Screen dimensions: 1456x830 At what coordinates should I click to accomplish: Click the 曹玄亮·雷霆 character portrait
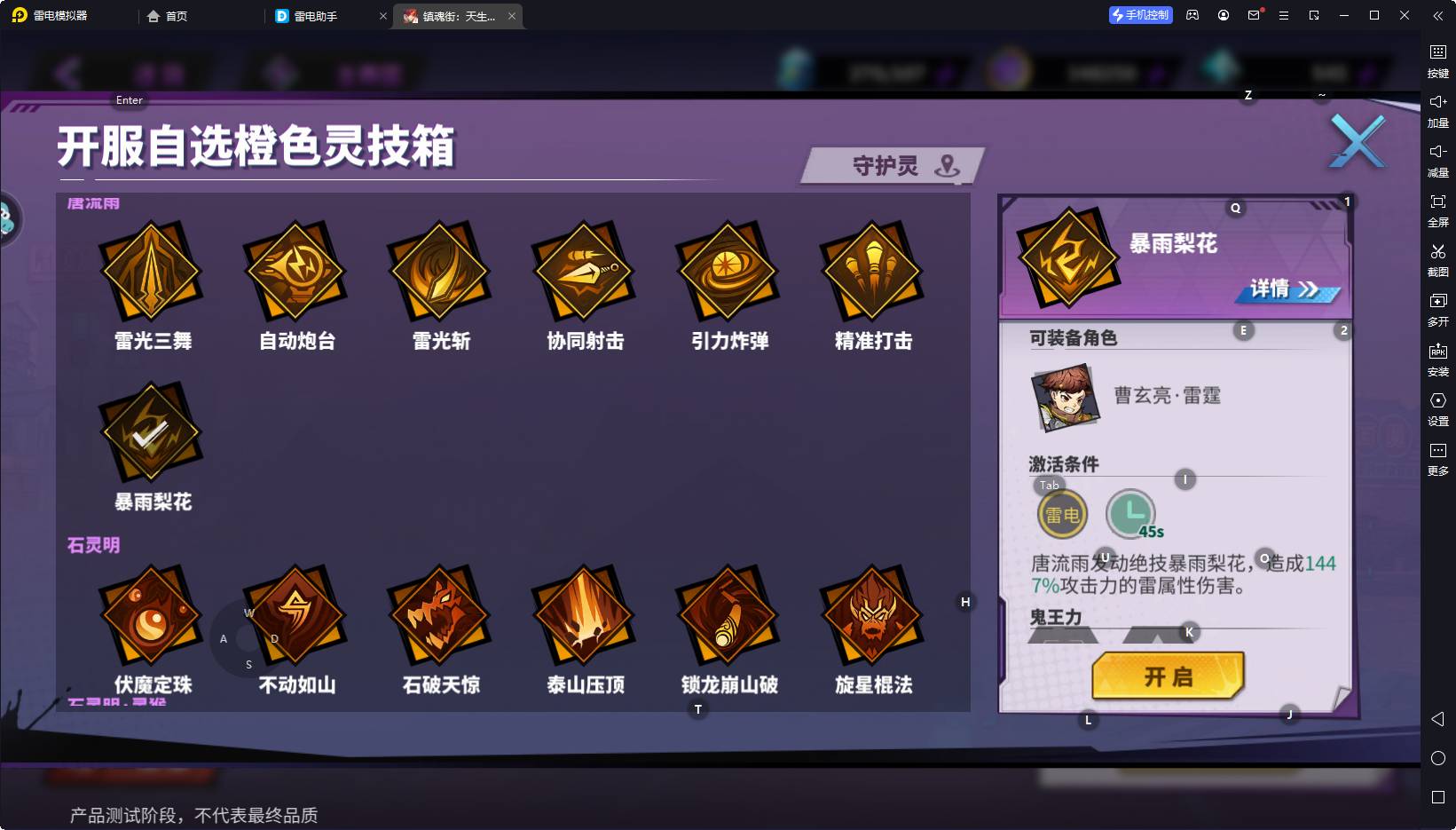pos(1065,397)
